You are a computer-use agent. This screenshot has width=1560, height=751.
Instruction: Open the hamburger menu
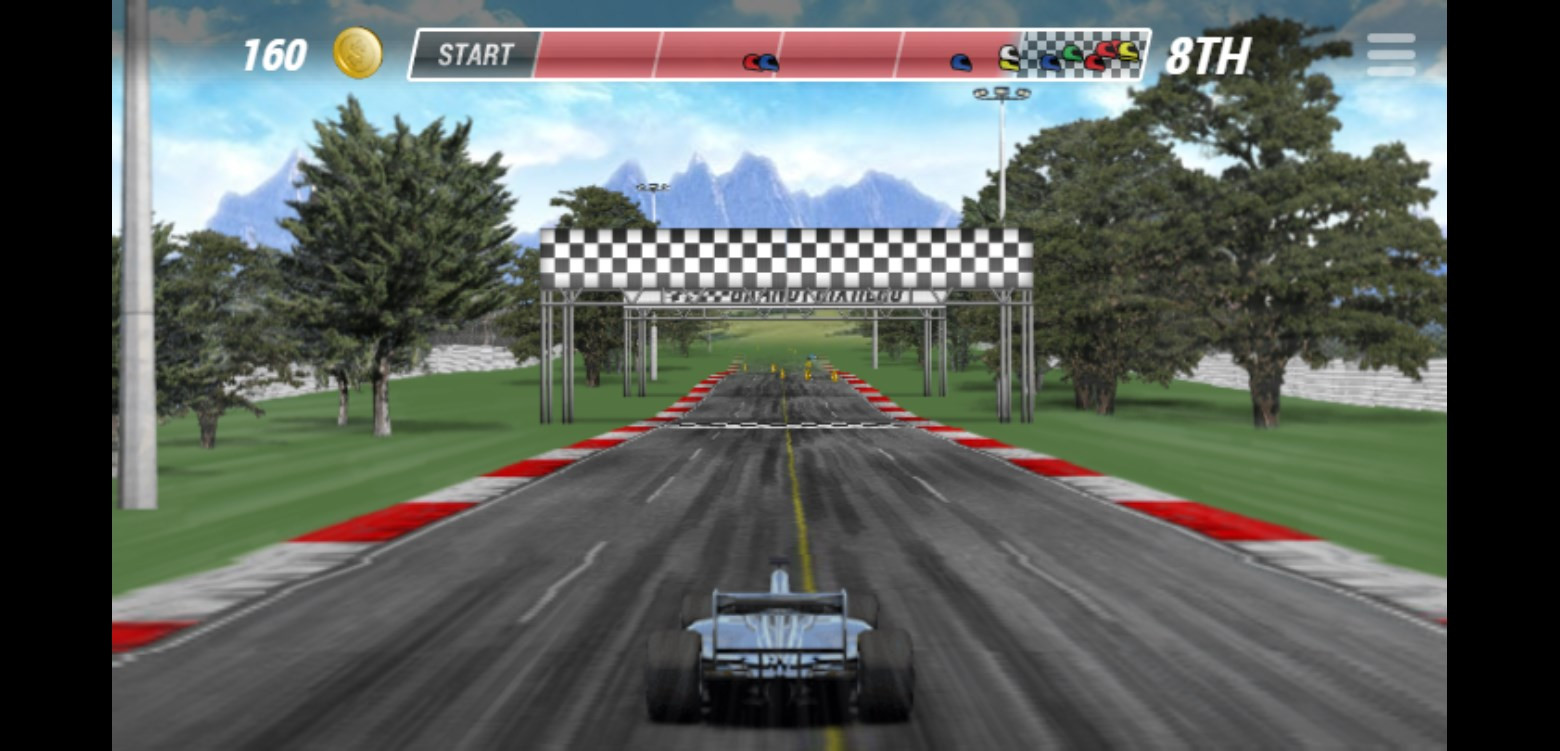click(1391, 54)
